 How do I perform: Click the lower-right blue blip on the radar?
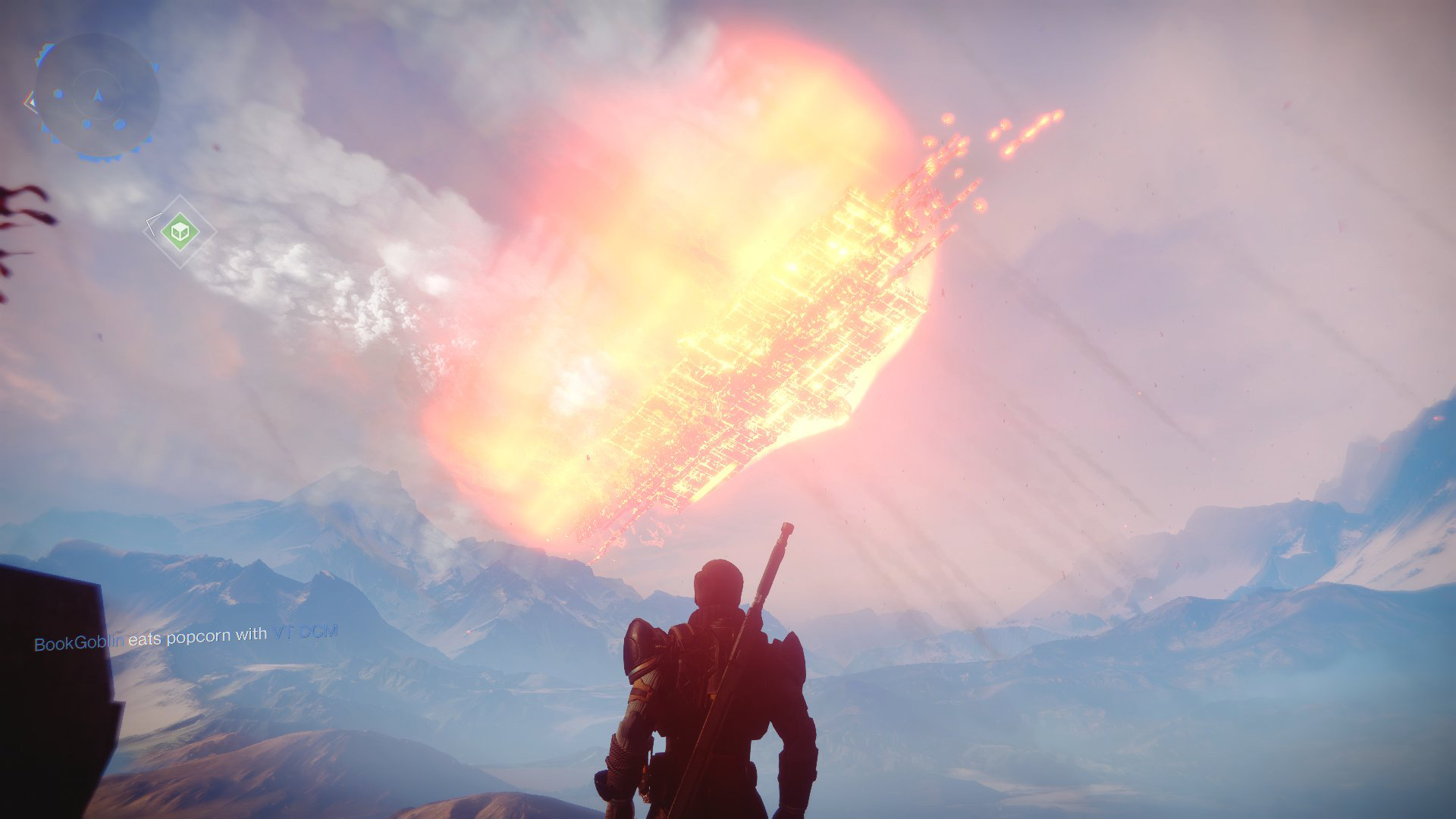(118, 124)
